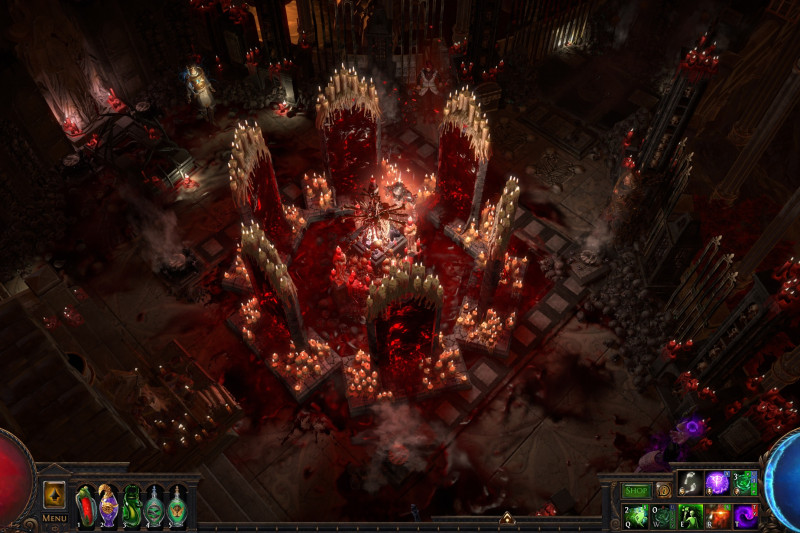This screenshot has width=800, height=533.
Task: Activate the Q green skill
Action: [x=636, y=515]
